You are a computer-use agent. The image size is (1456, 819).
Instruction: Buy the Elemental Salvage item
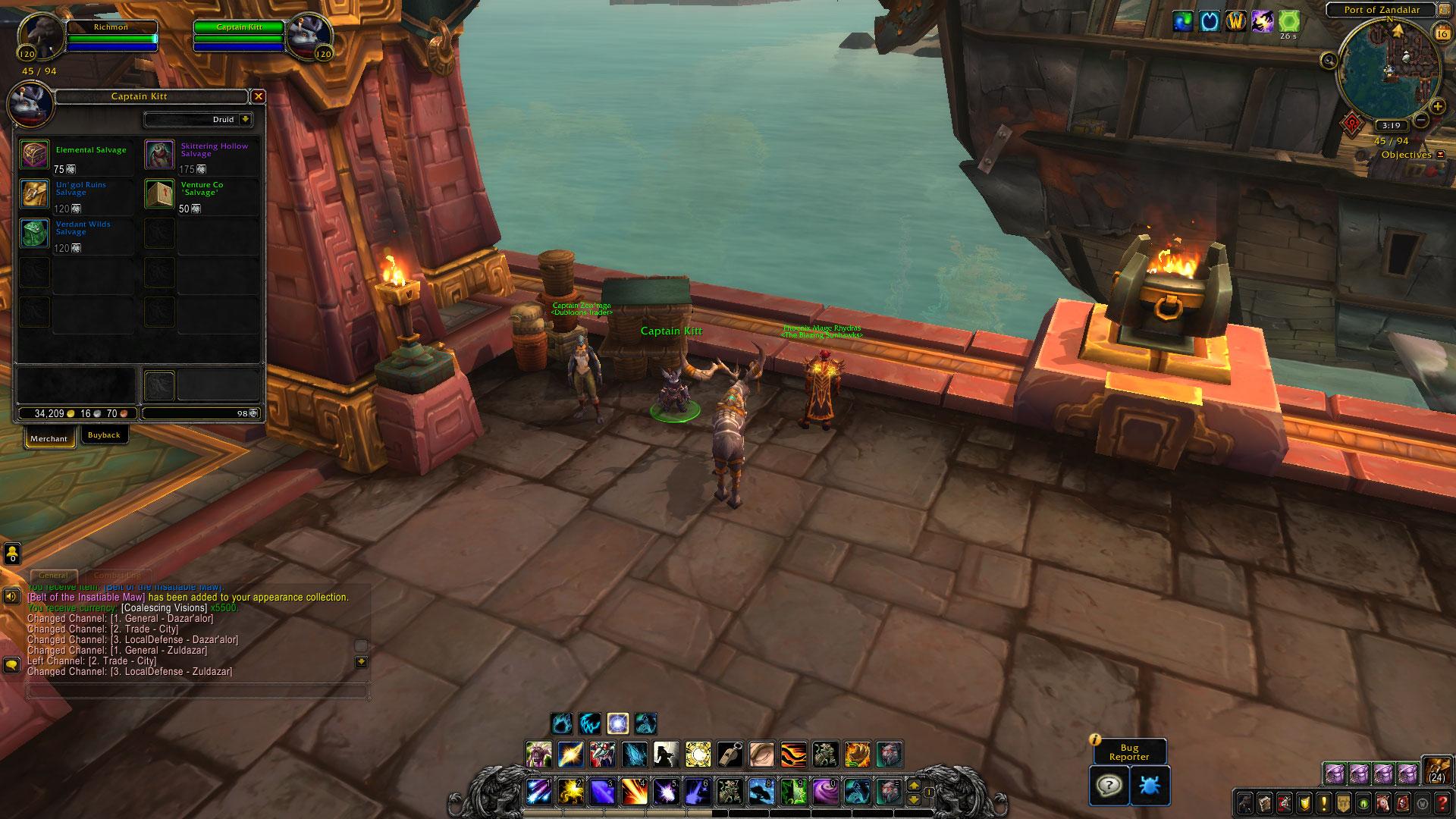pyautogui.click(x=35, y=155)
